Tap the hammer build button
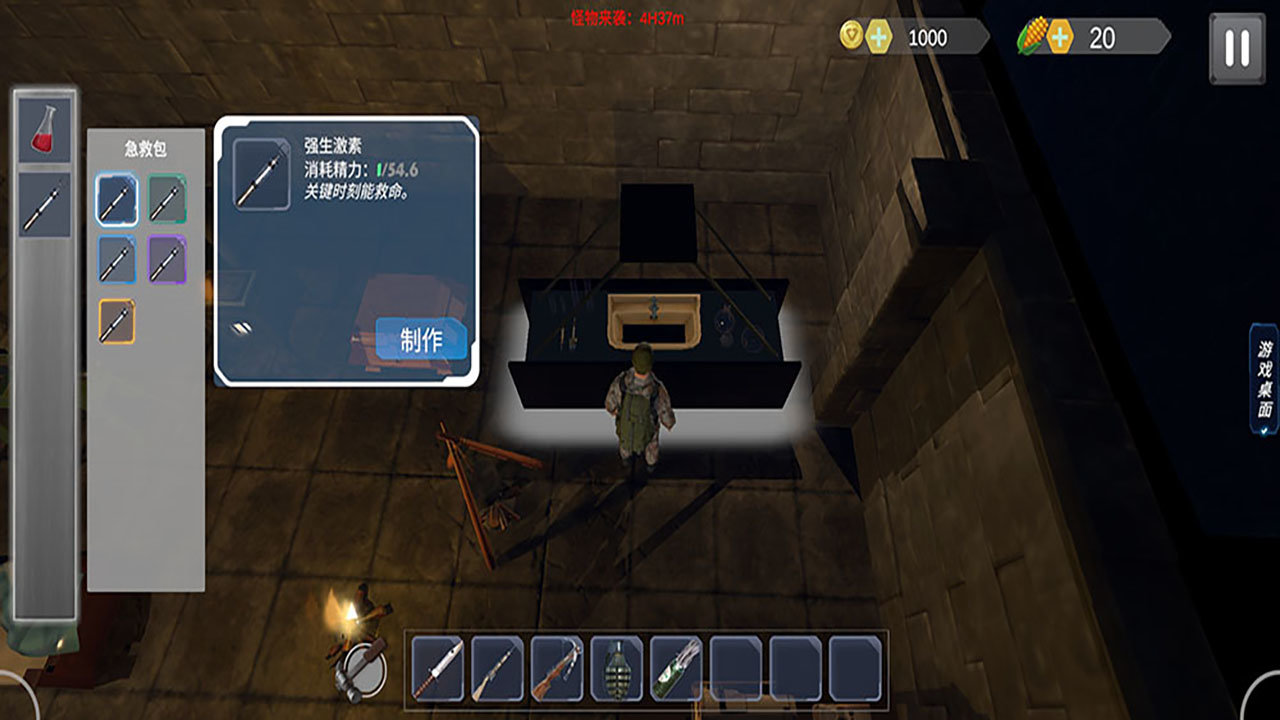 pos(364,667)
